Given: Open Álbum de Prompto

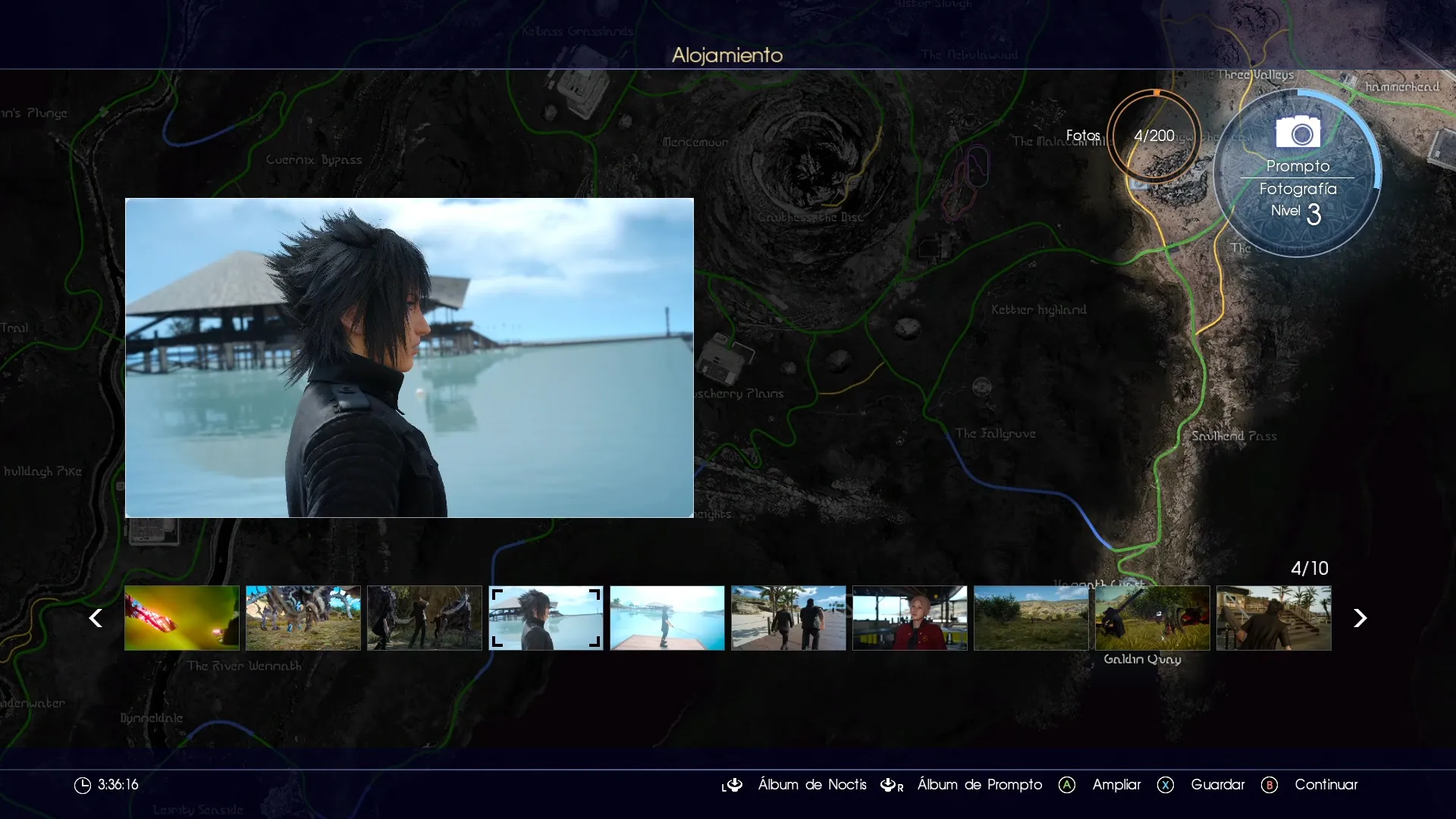Looking at the screenshot, I should (979, 785).
